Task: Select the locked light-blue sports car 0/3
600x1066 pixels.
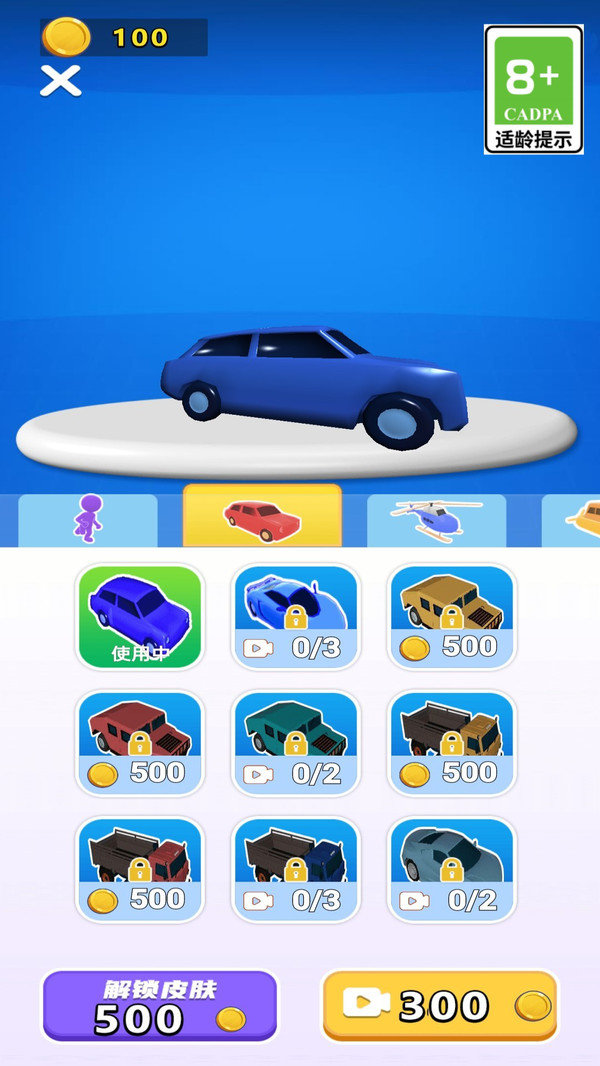Action: click(296, 616)
